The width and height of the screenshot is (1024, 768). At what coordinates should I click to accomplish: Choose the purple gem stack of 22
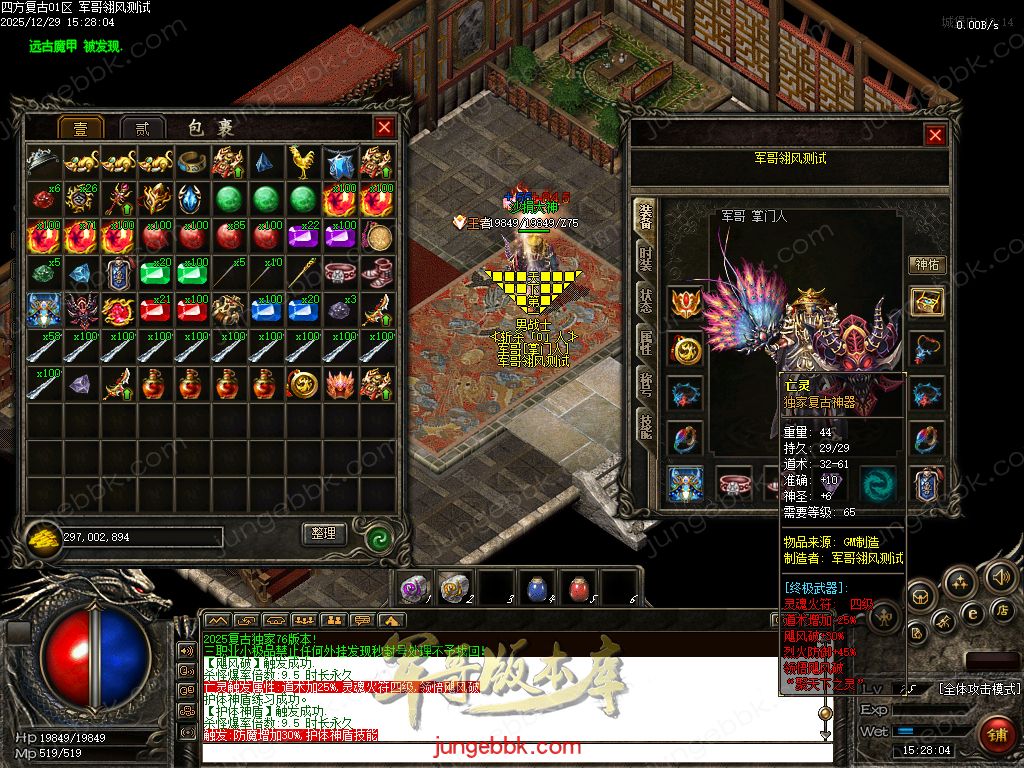tap(302, 236)
